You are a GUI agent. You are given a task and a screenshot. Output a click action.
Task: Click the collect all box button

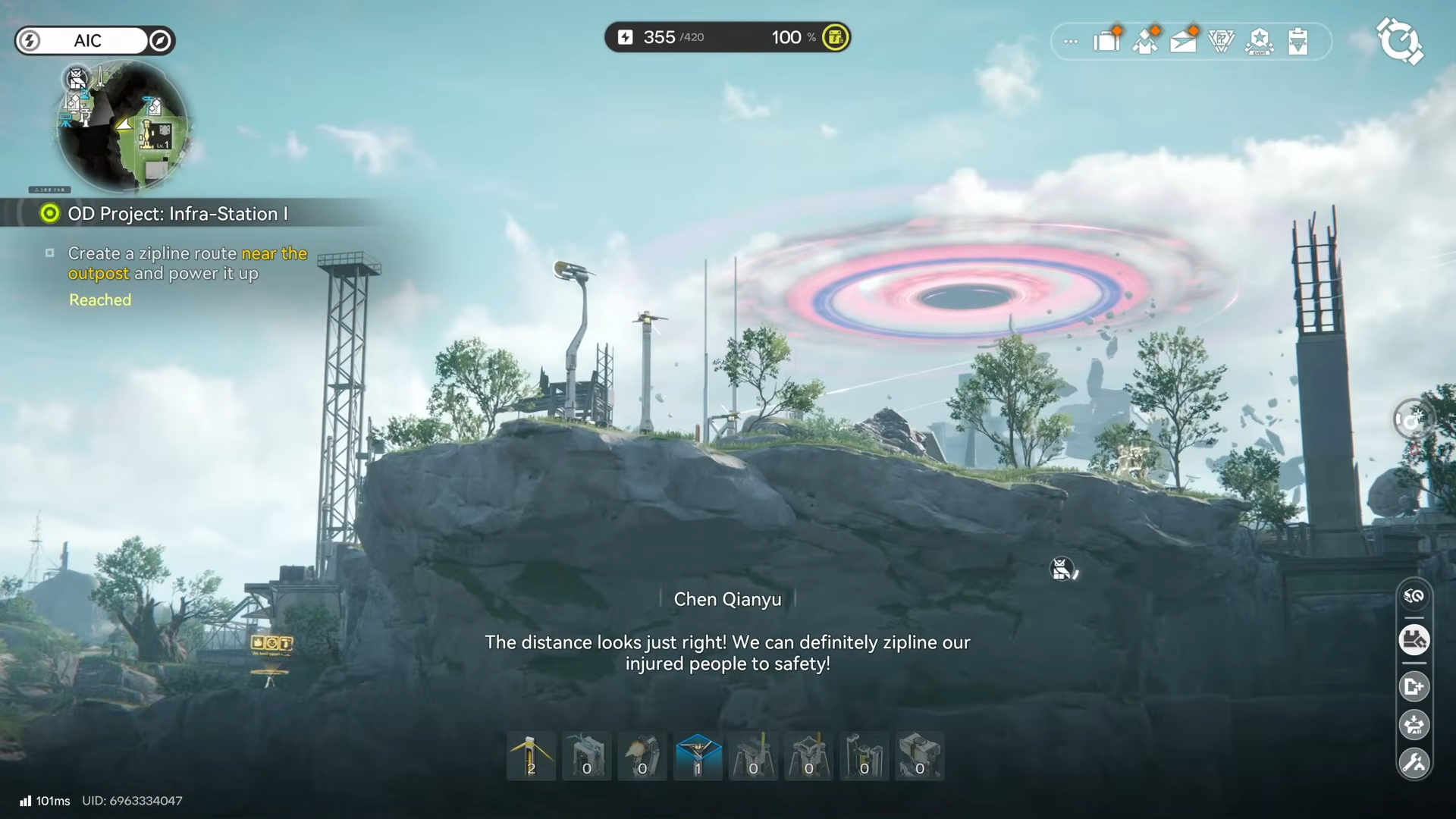point(1414,725)
